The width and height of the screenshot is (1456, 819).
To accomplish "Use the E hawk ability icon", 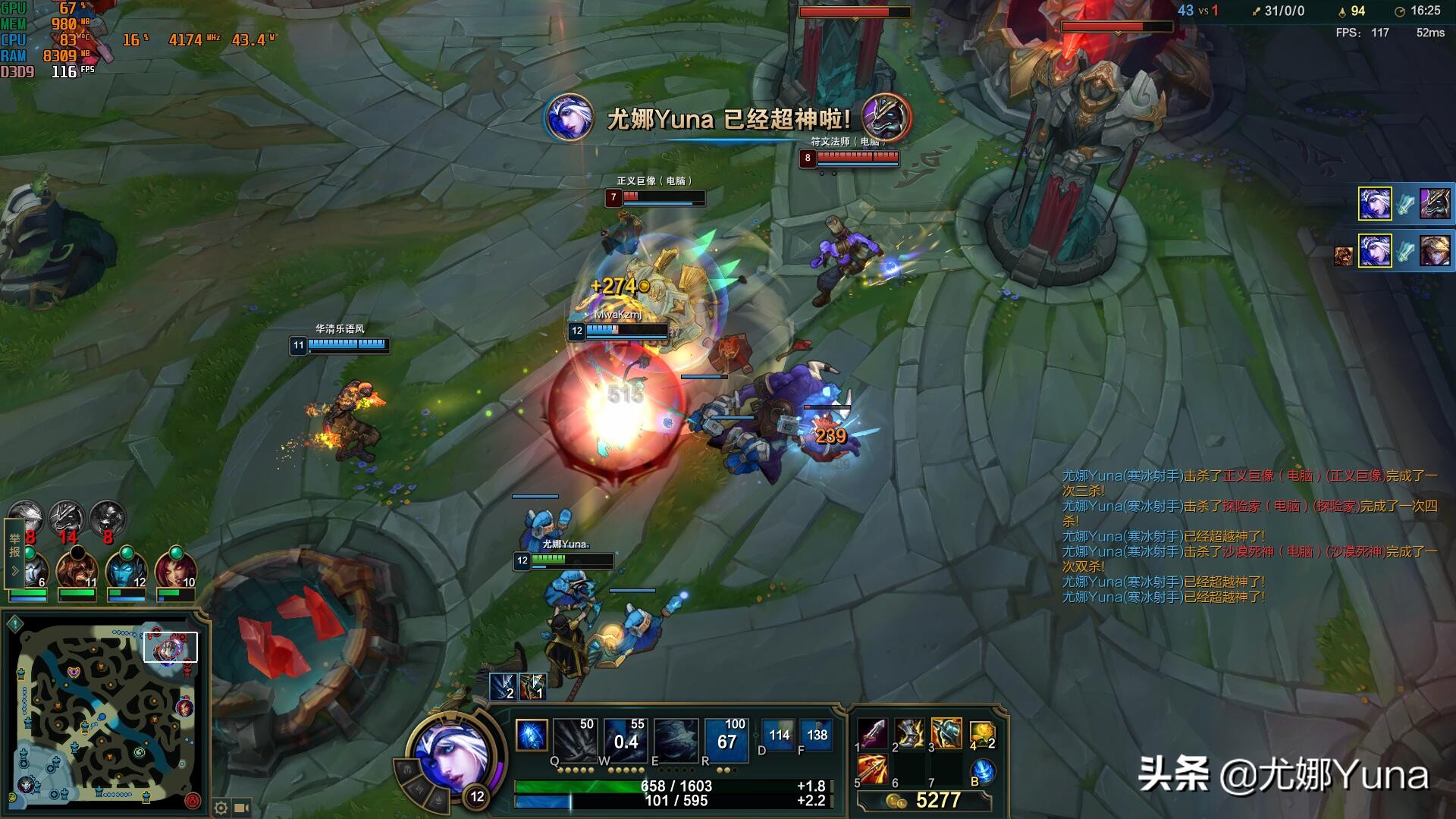I will coord(676,739).
